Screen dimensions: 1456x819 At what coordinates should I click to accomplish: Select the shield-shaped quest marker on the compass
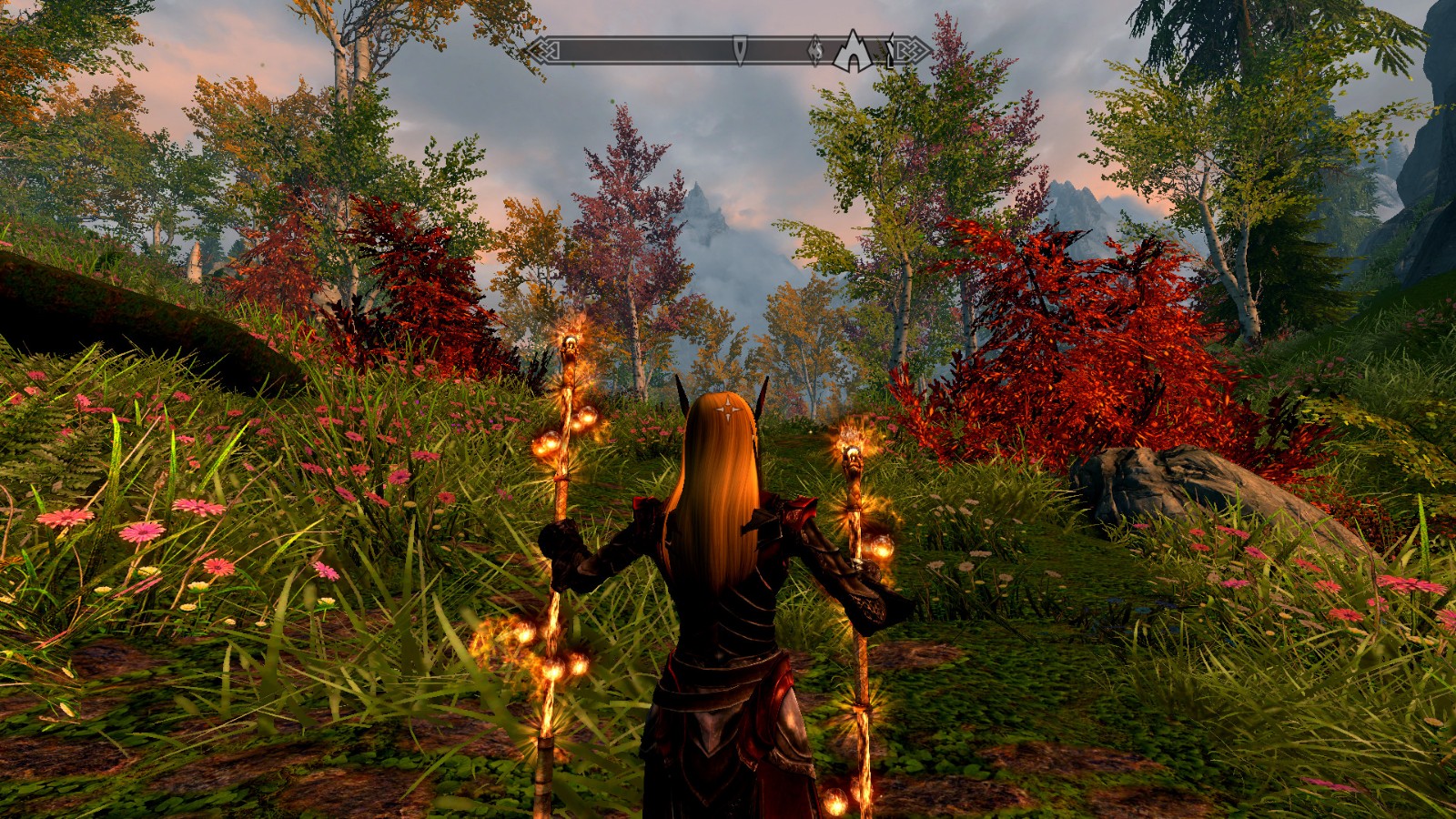pos(740,50)
